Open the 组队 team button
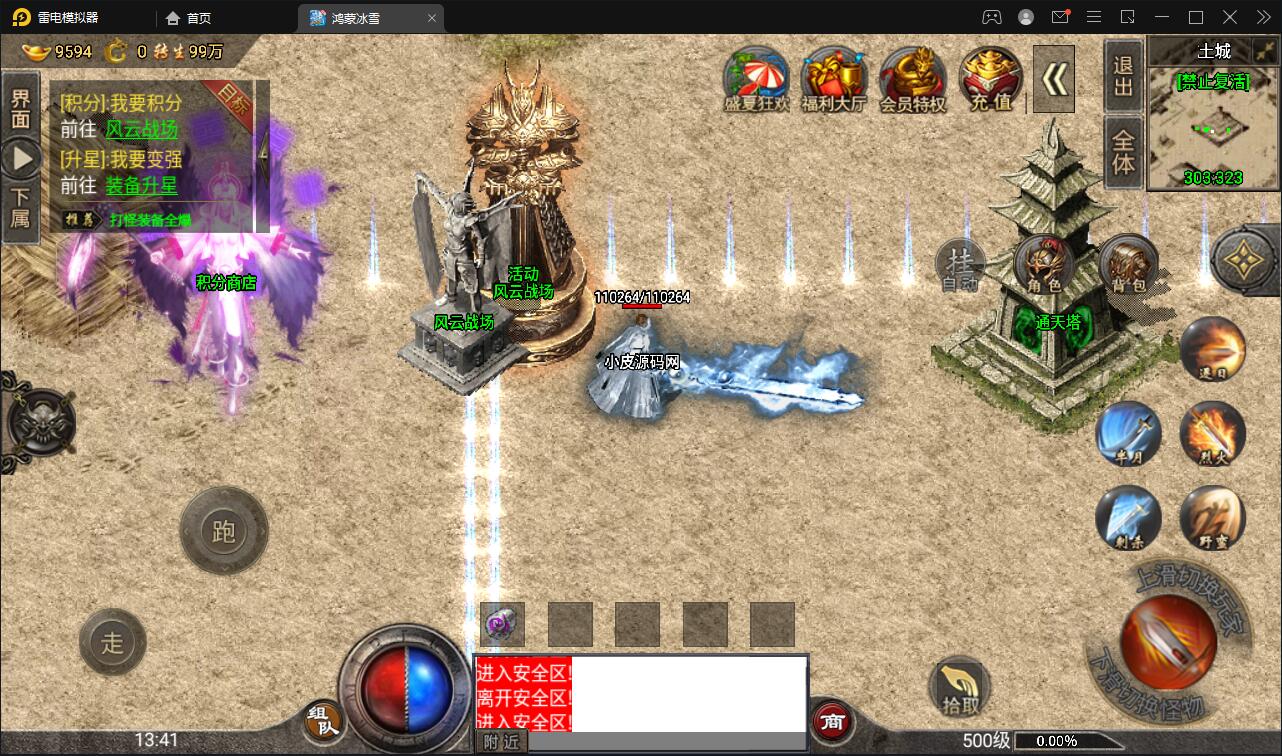This screenshot has height=756, width=1282. pyautogui.click(x=323, y=719)
